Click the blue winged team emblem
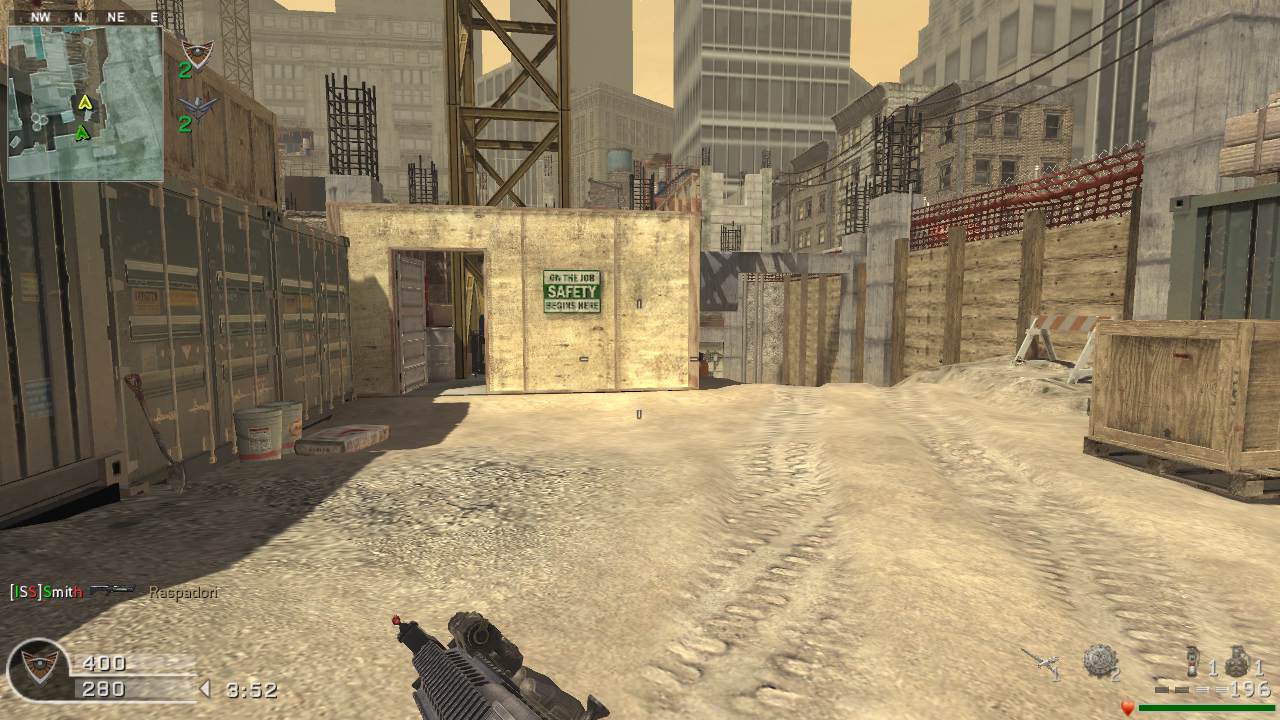 click(x=198, y=107)
